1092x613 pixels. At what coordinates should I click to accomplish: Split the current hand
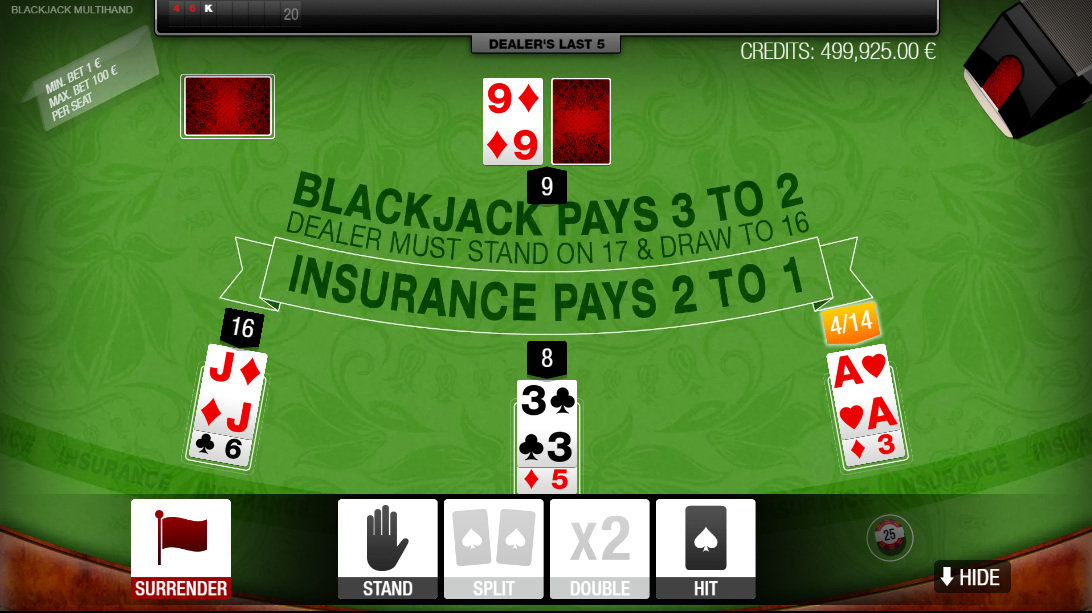[x=494, y=548]
